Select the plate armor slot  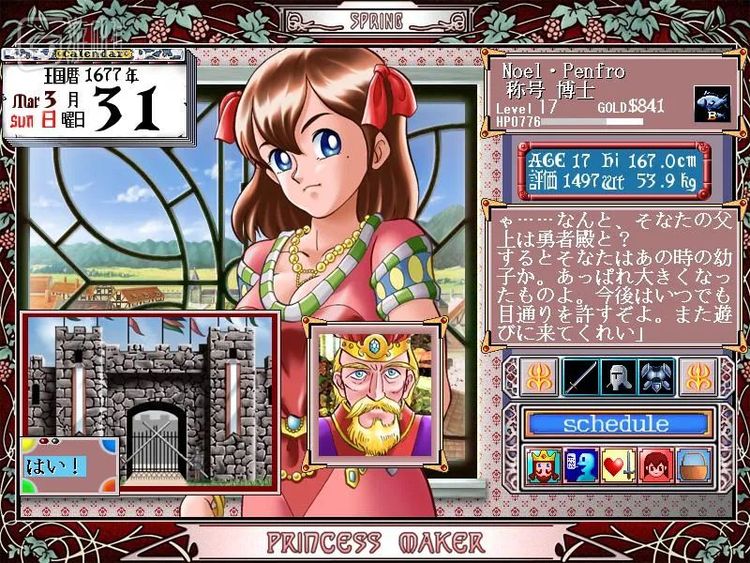[x=655, y=376]
